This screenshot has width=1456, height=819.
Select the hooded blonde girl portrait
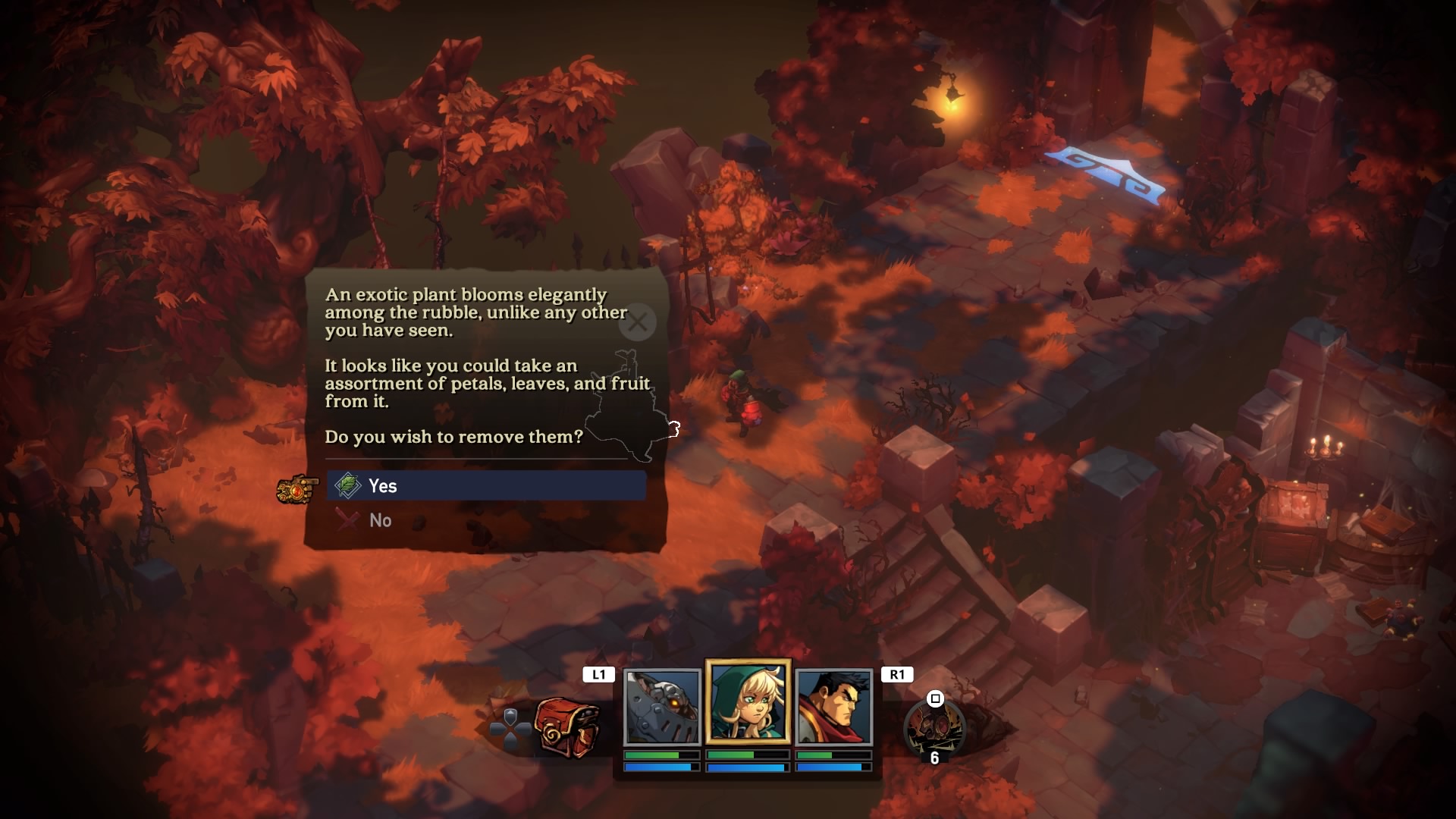click(748, 702)
